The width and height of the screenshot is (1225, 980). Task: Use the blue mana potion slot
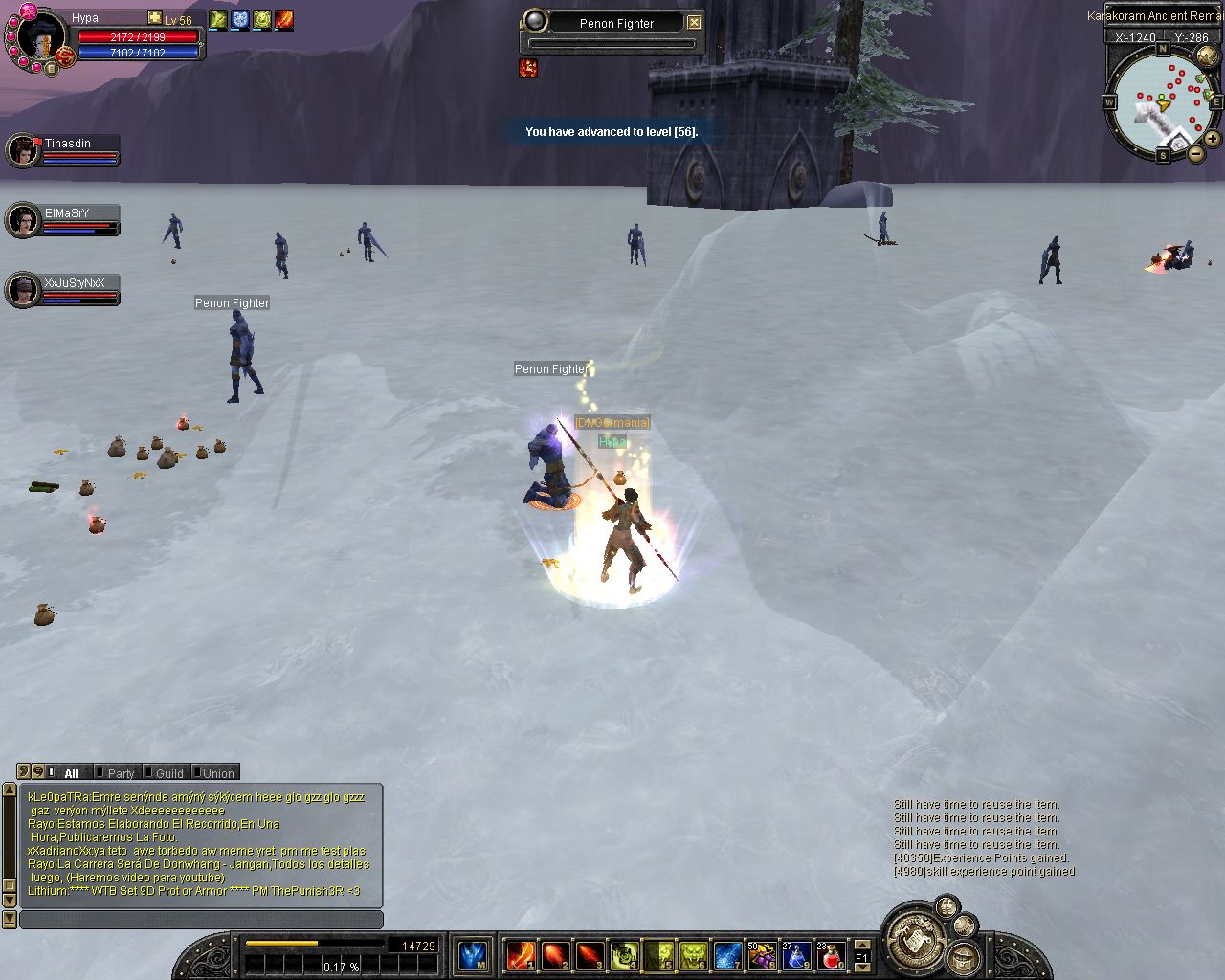(x=796, y=955)
